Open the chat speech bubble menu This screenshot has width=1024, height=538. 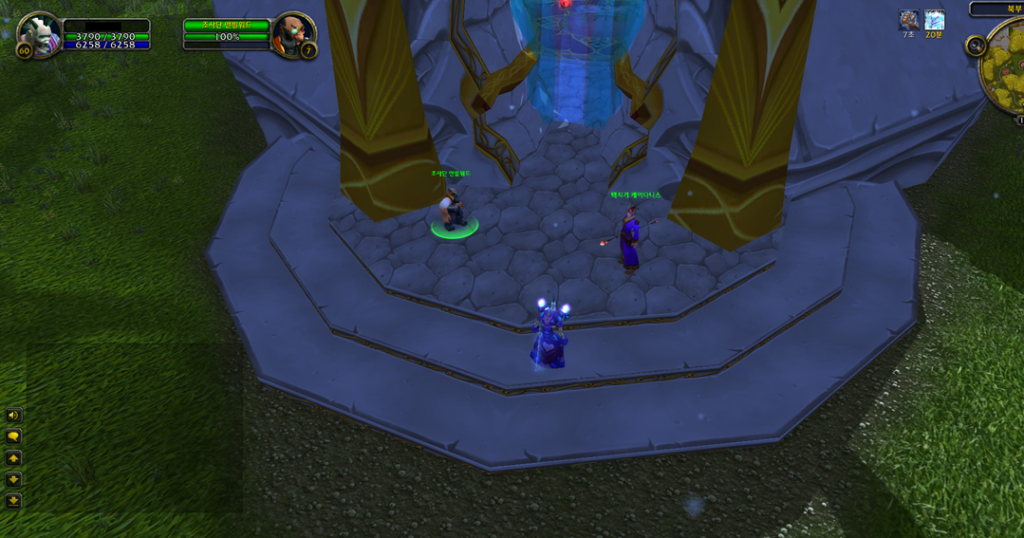pyautogui.click(x=14, y=437)
